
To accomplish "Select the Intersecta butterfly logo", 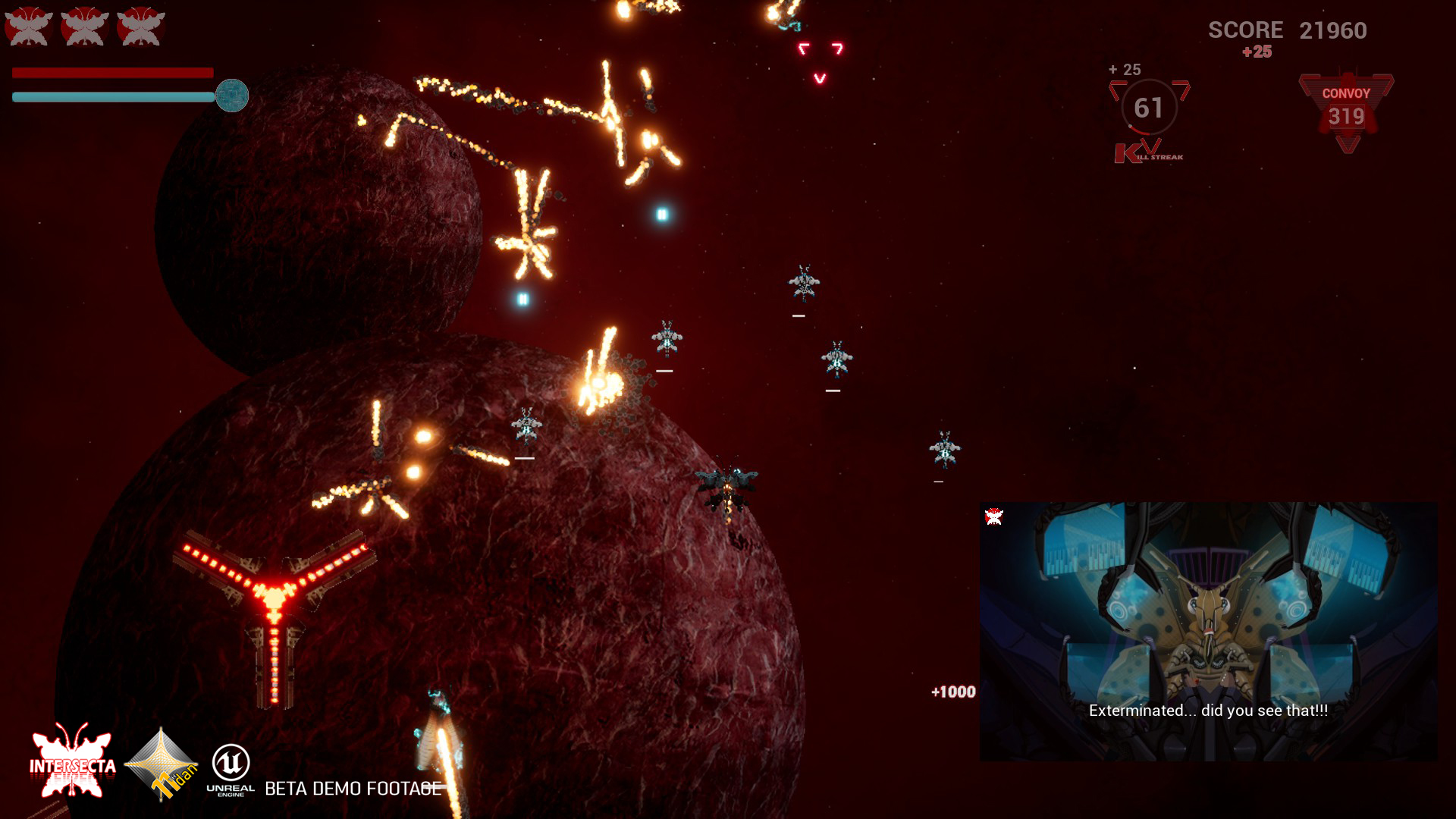I will [x=72, y=761].
